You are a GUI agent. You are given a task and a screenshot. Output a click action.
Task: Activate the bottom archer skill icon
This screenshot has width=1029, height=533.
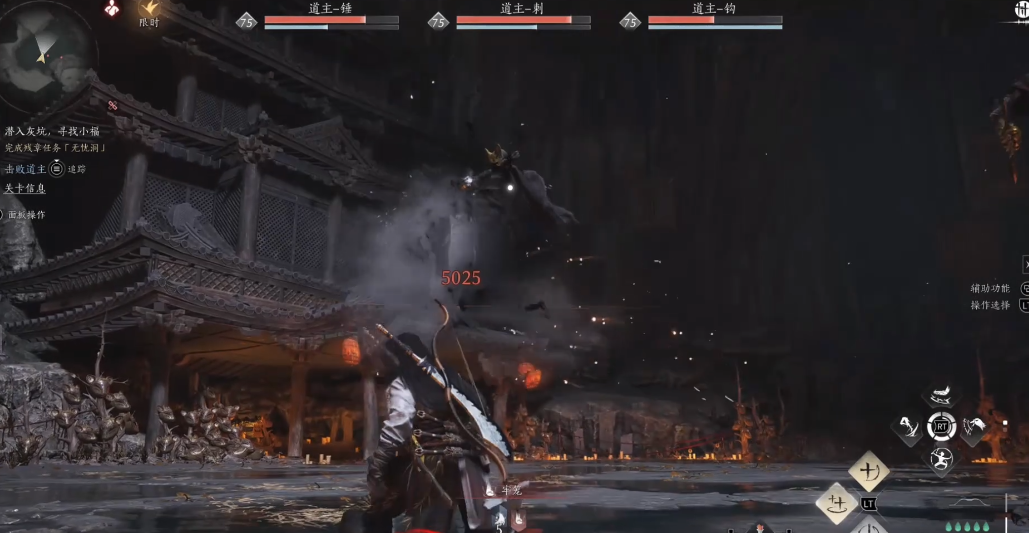pyautogui.click(x=941, y=460)
